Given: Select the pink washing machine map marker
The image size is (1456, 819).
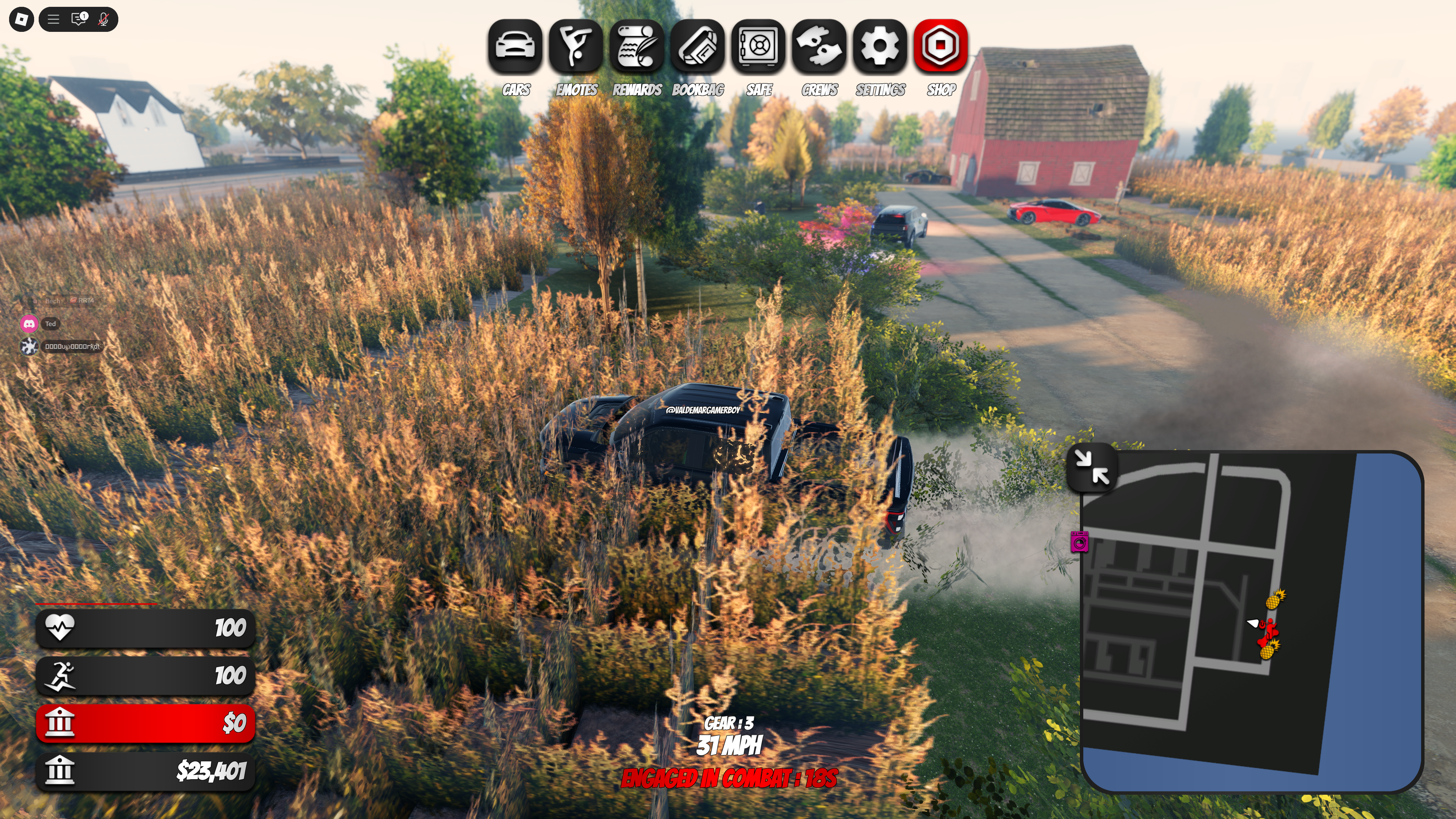Looking at the screenshot, I should [x=1079, y=542].
